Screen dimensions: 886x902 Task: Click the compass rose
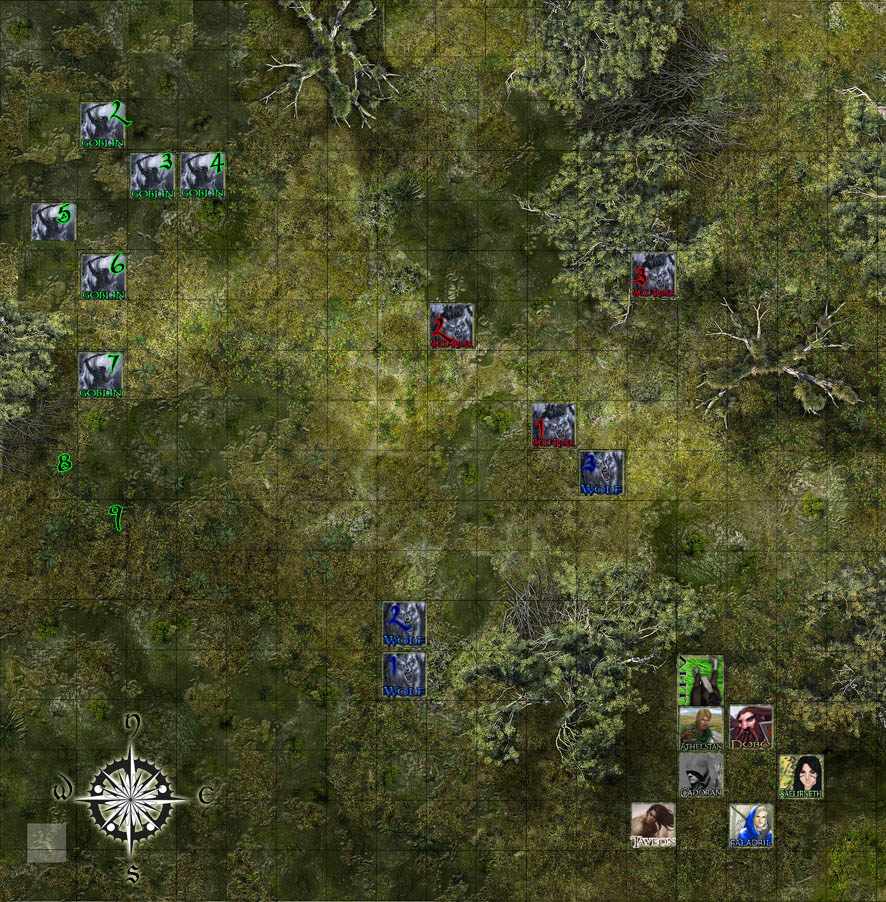[133, 797]
